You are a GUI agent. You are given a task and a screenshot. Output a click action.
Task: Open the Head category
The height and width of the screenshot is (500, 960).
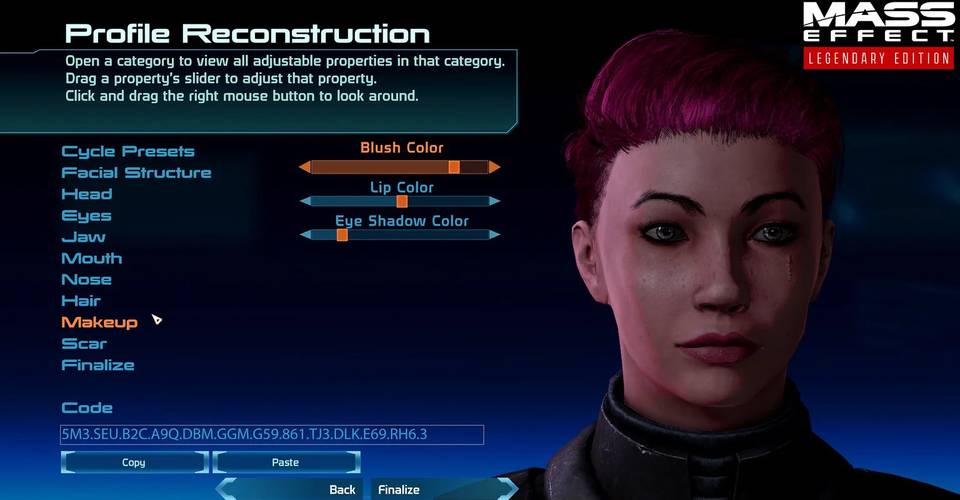[x=87, y=194]
